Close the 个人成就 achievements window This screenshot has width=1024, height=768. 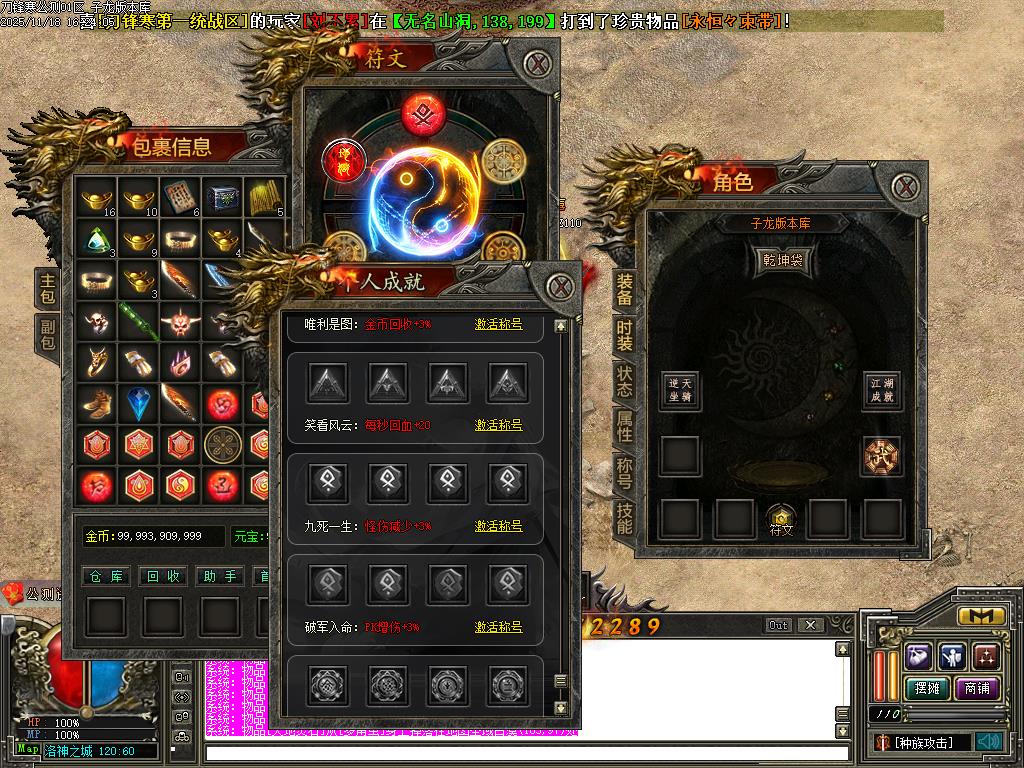pyautogui.click(x=562, y=287)
